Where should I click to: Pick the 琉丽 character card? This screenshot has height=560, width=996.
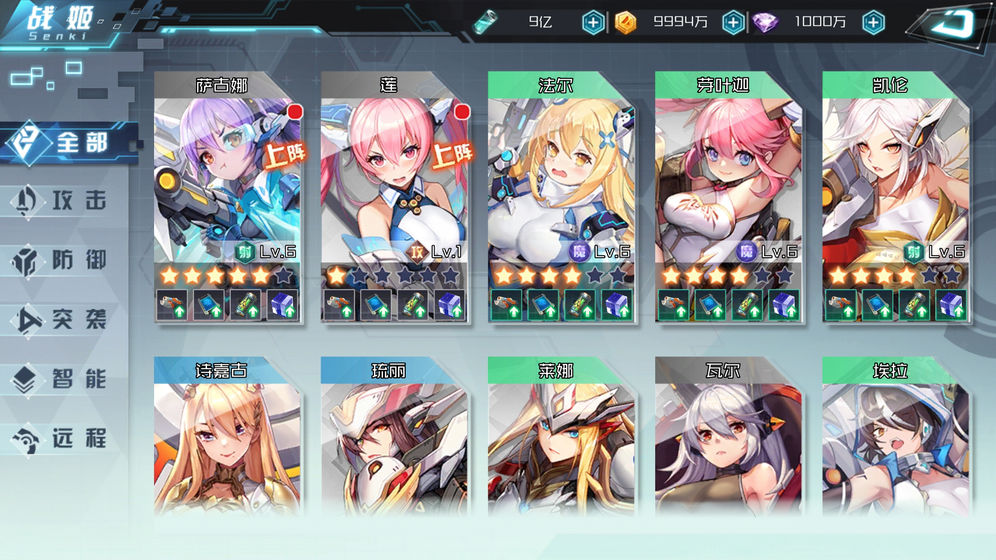click(x=394, y=440)
